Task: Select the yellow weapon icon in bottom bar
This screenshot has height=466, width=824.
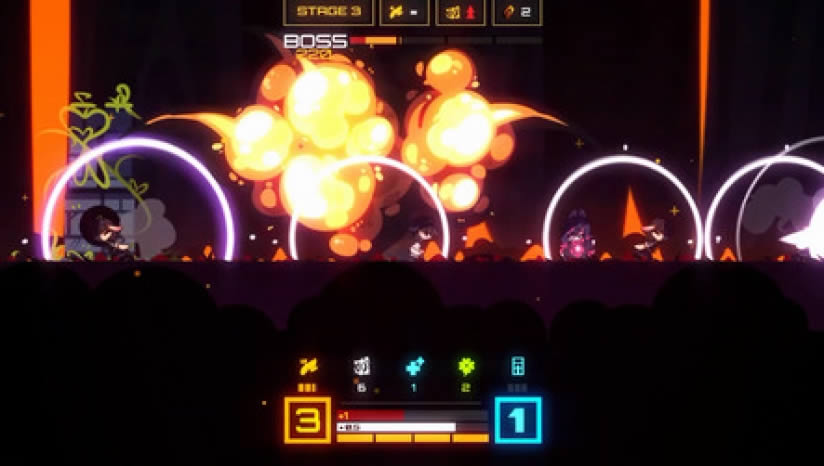Action: point(309,367)
